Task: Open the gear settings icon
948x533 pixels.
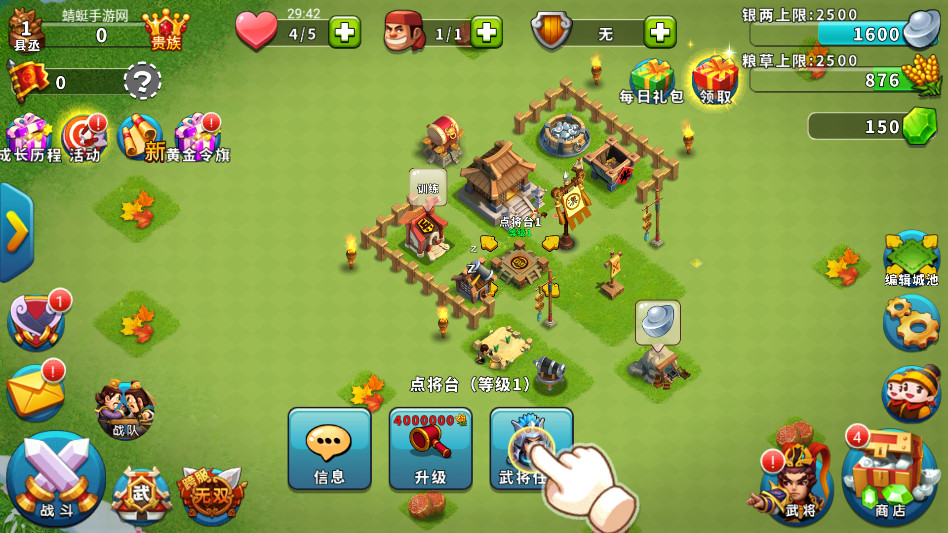Action: 911,322
